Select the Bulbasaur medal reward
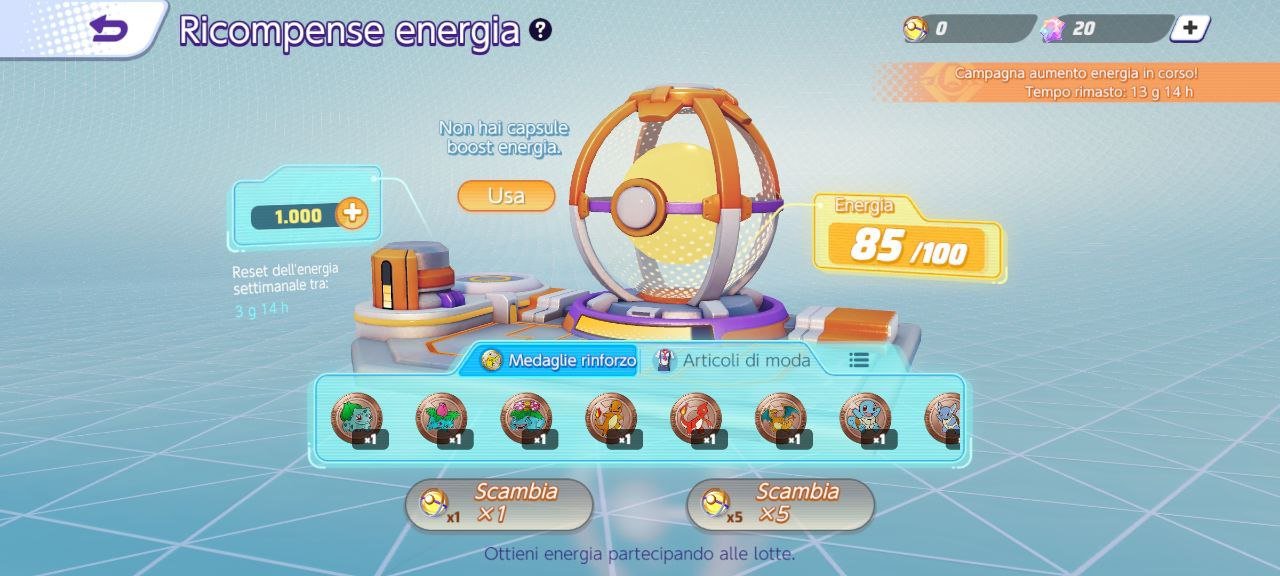 point(357,418)
